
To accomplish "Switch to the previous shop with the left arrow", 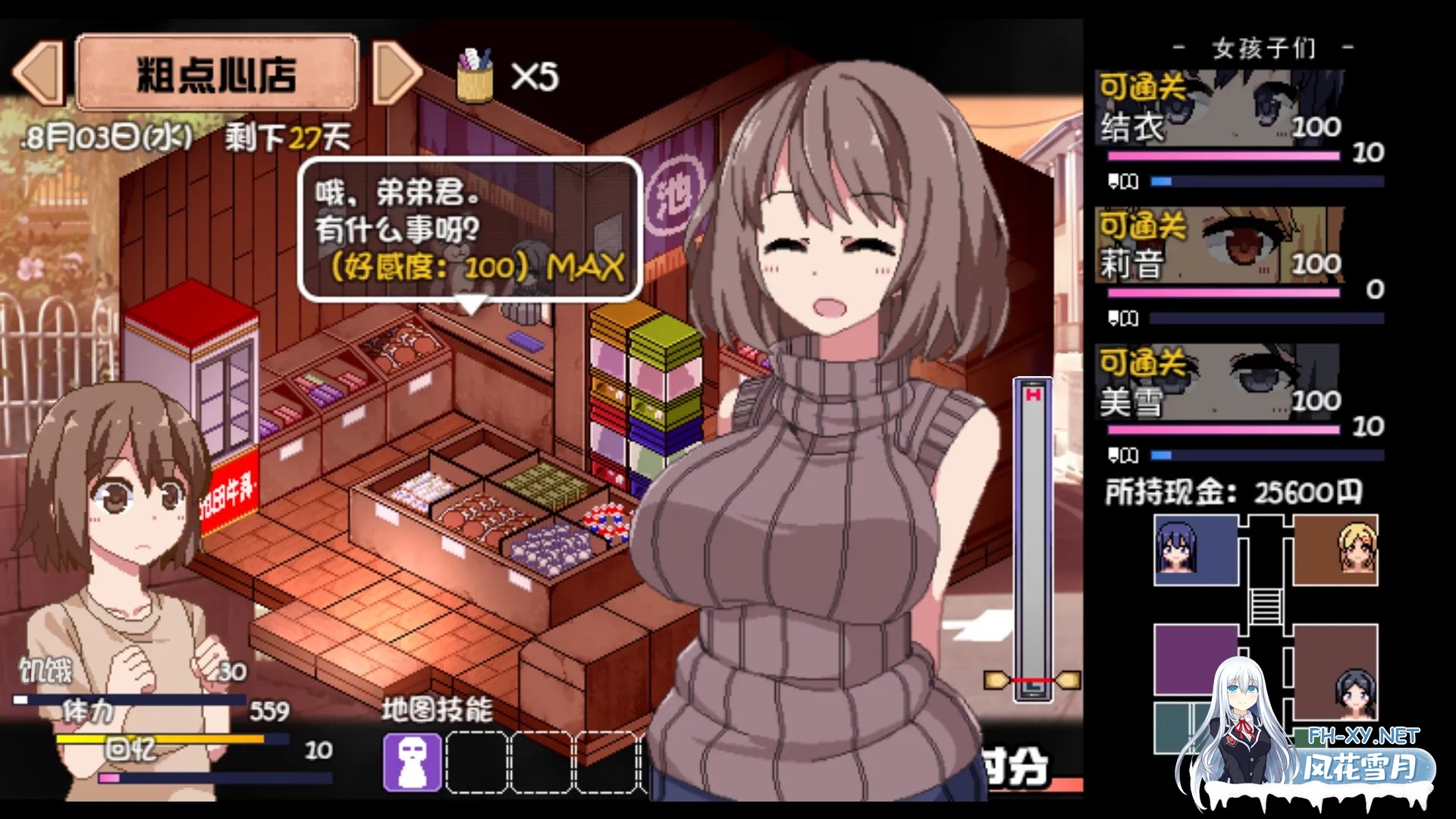I will click(38, 72).
